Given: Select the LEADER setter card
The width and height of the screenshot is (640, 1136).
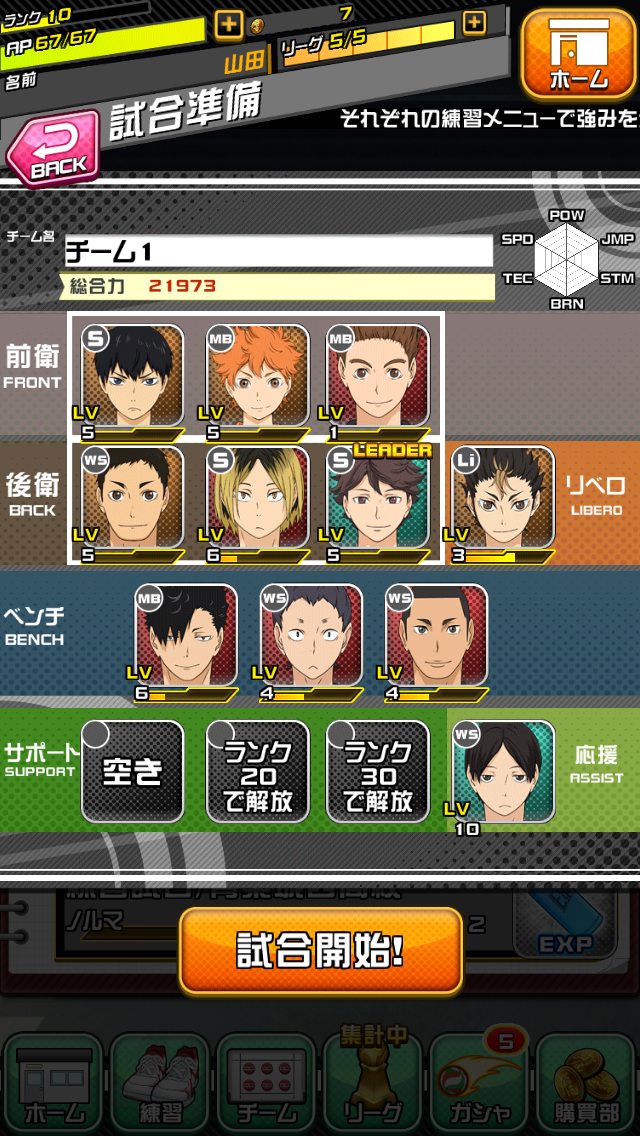Looking at the screenshot, I should coord(379,500).
